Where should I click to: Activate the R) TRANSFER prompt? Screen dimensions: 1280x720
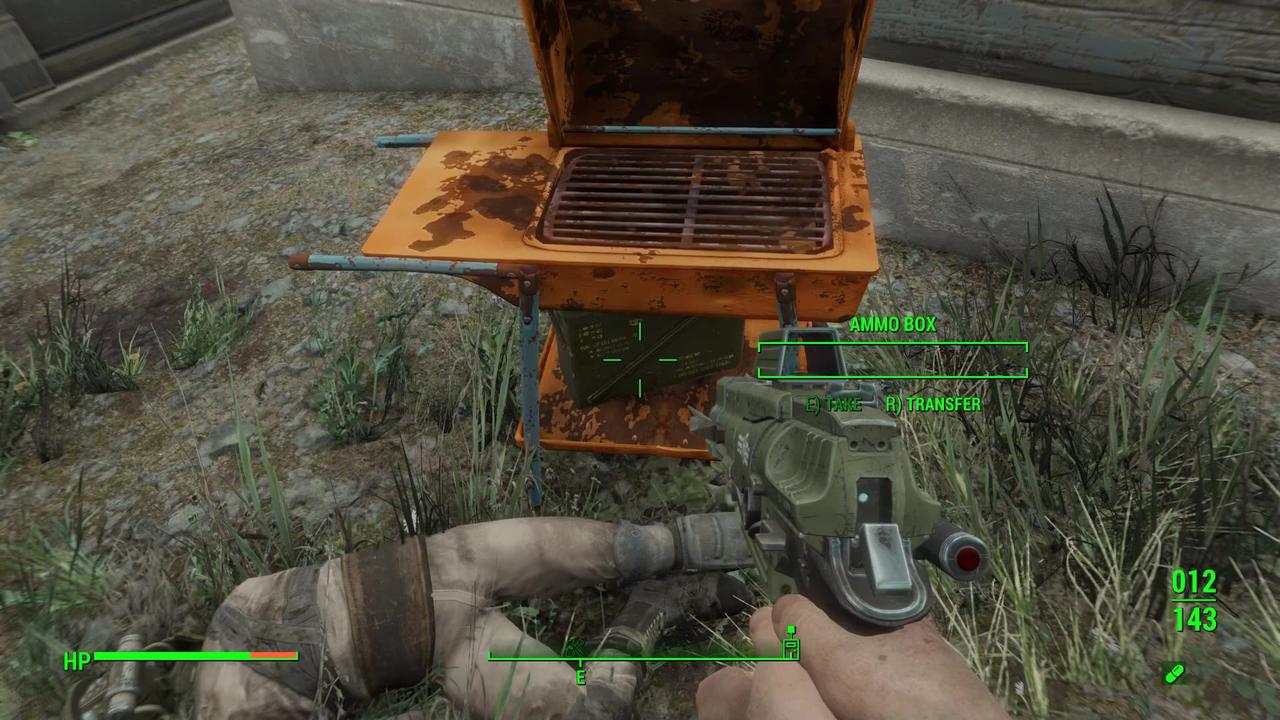coord(935,404)
